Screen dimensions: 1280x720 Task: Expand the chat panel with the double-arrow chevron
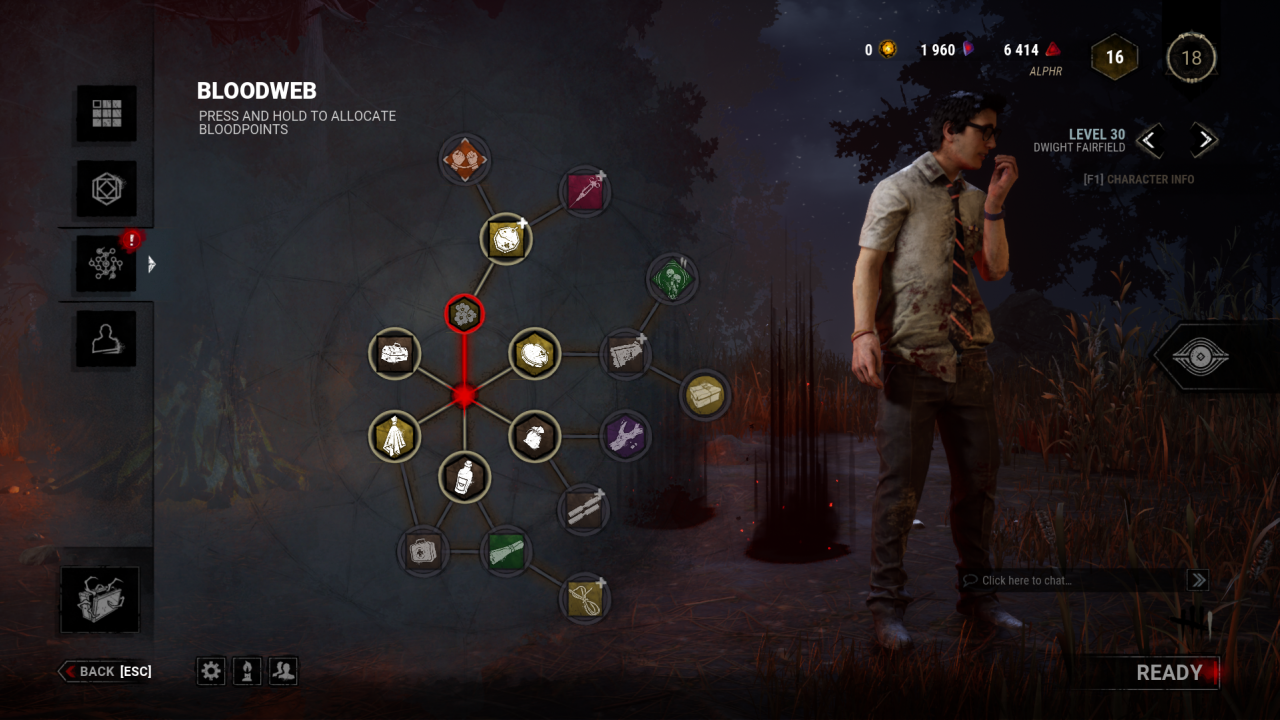tap(1197, 580)
